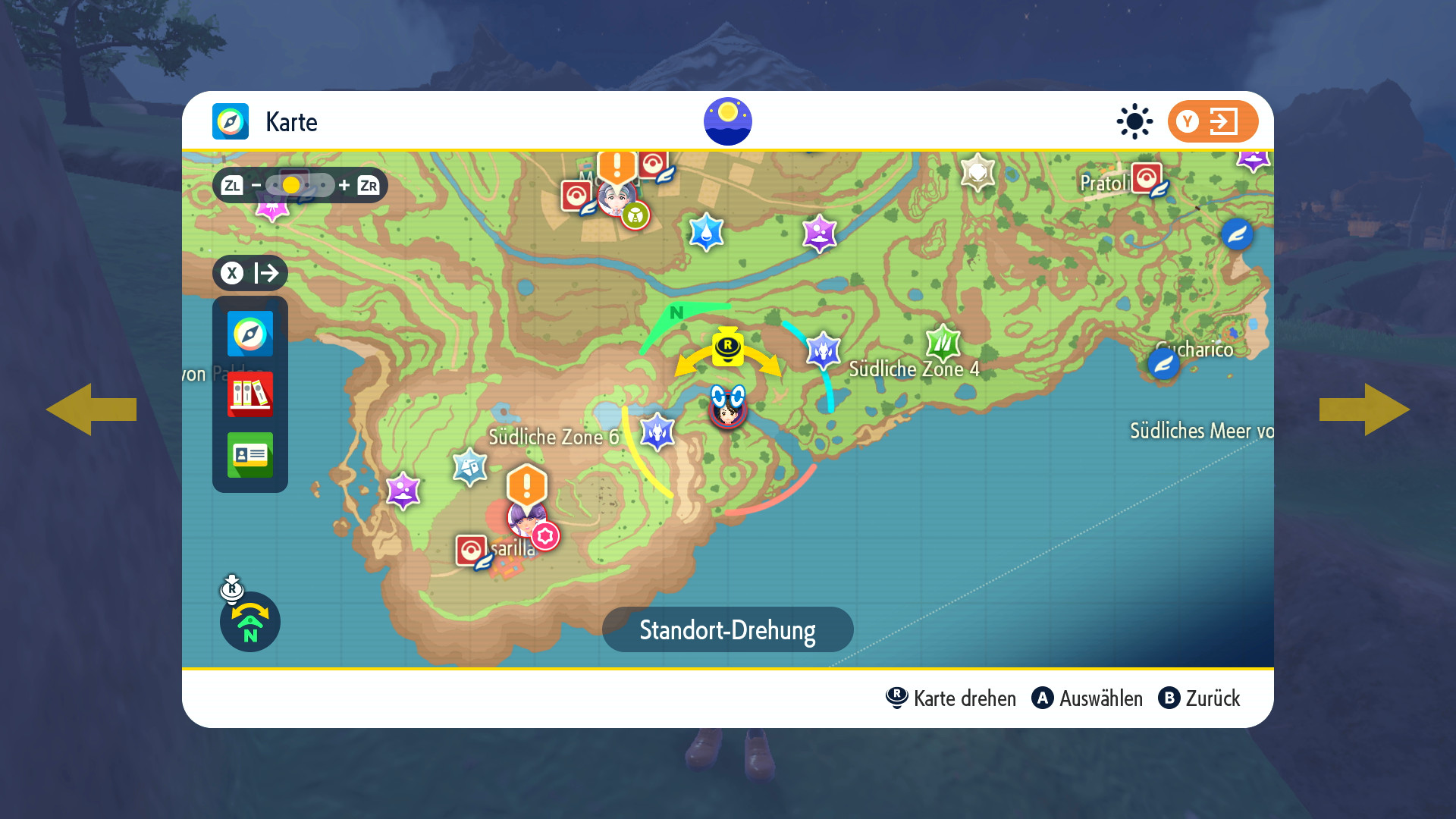Switch to the app on the left arrow
This screenshot has height=819, width=1456.
[91, 409]
